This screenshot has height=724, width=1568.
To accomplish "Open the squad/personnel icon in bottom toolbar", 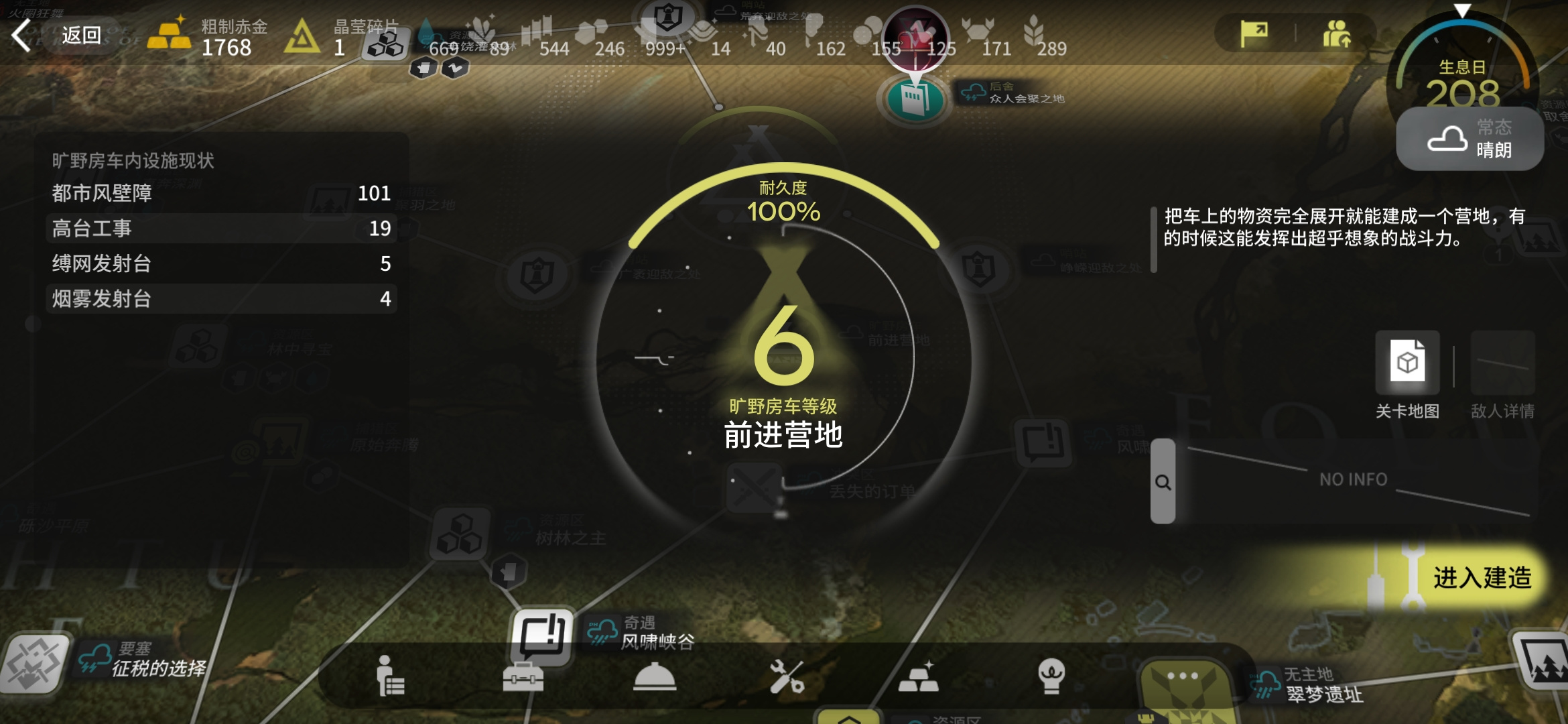I will pos(390,677).
